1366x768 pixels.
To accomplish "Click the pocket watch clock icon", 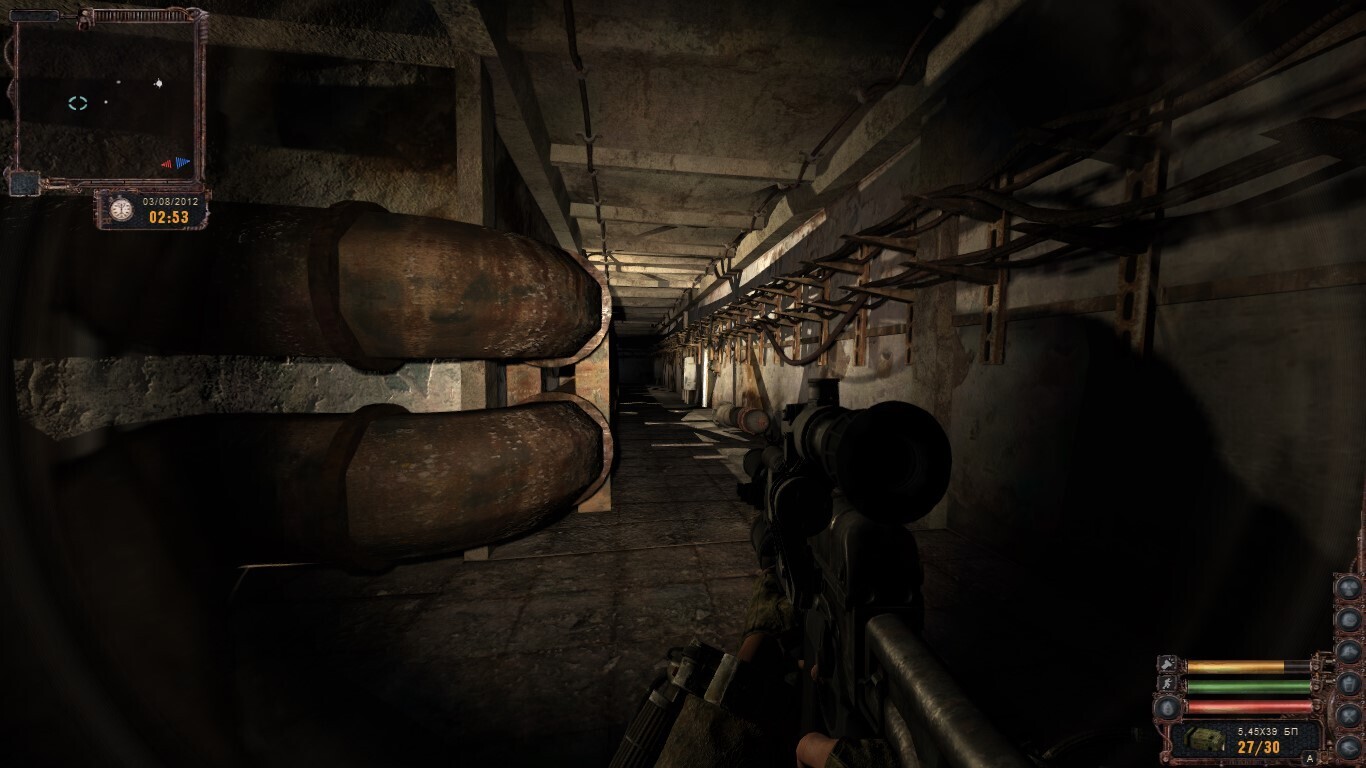I will coord(121,210).
